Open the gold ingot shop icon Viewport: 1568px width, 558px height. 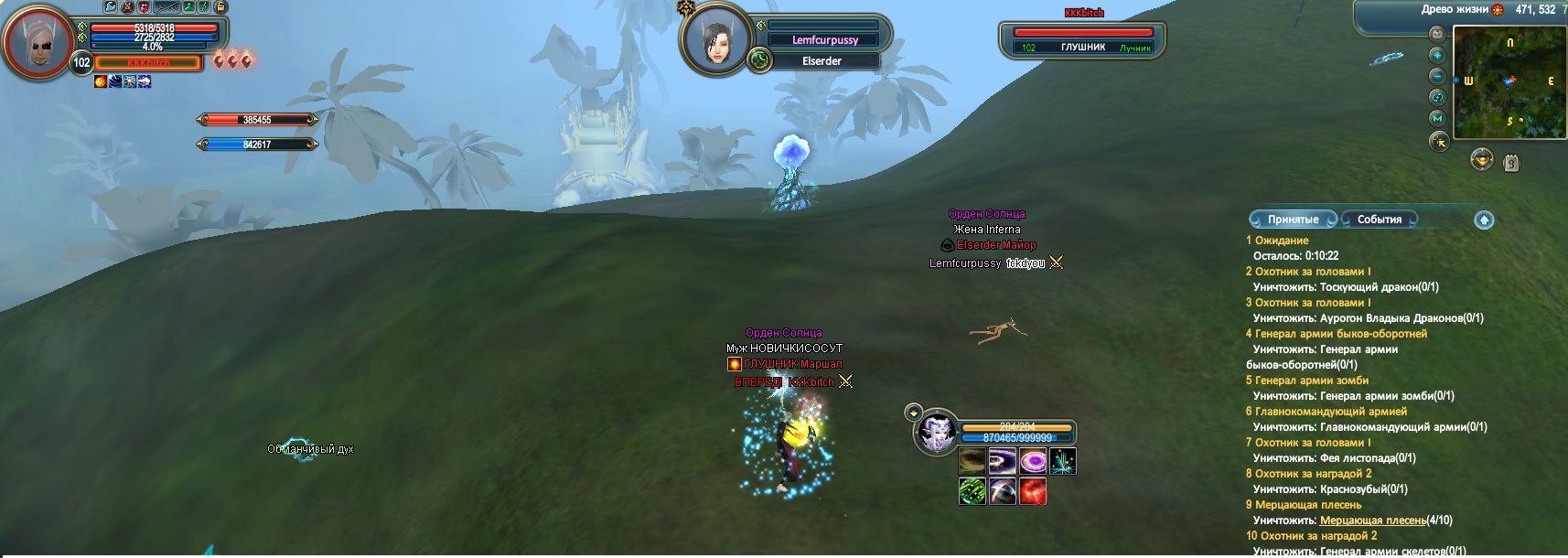tap(1481, 160)
